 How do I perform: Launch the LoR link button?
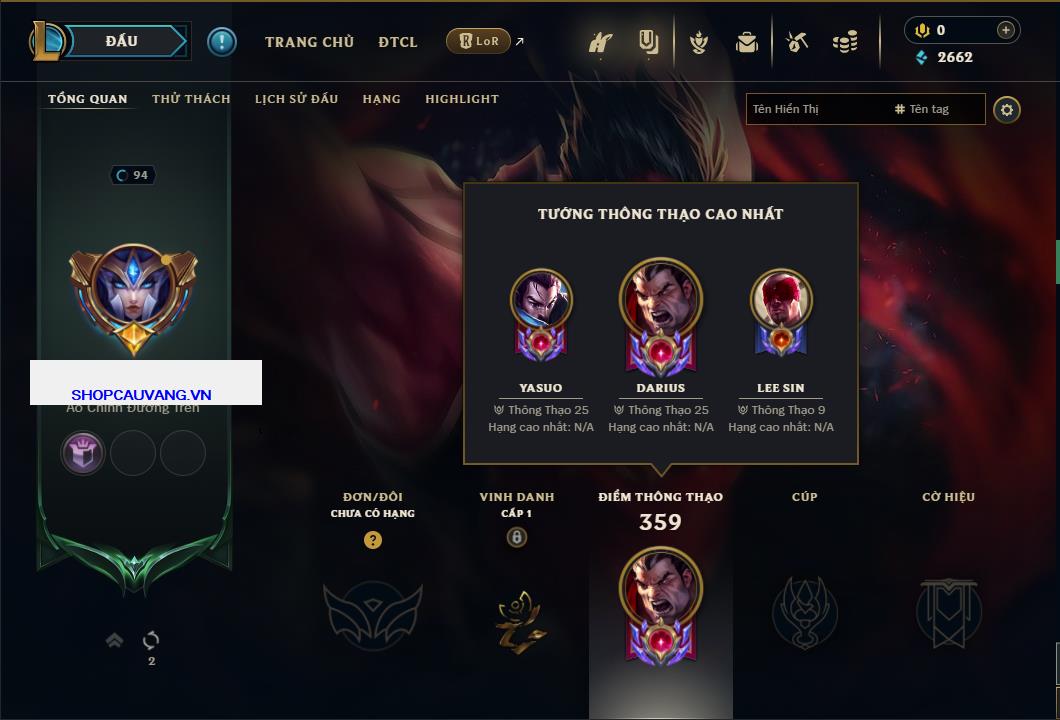tap(478, 41)
